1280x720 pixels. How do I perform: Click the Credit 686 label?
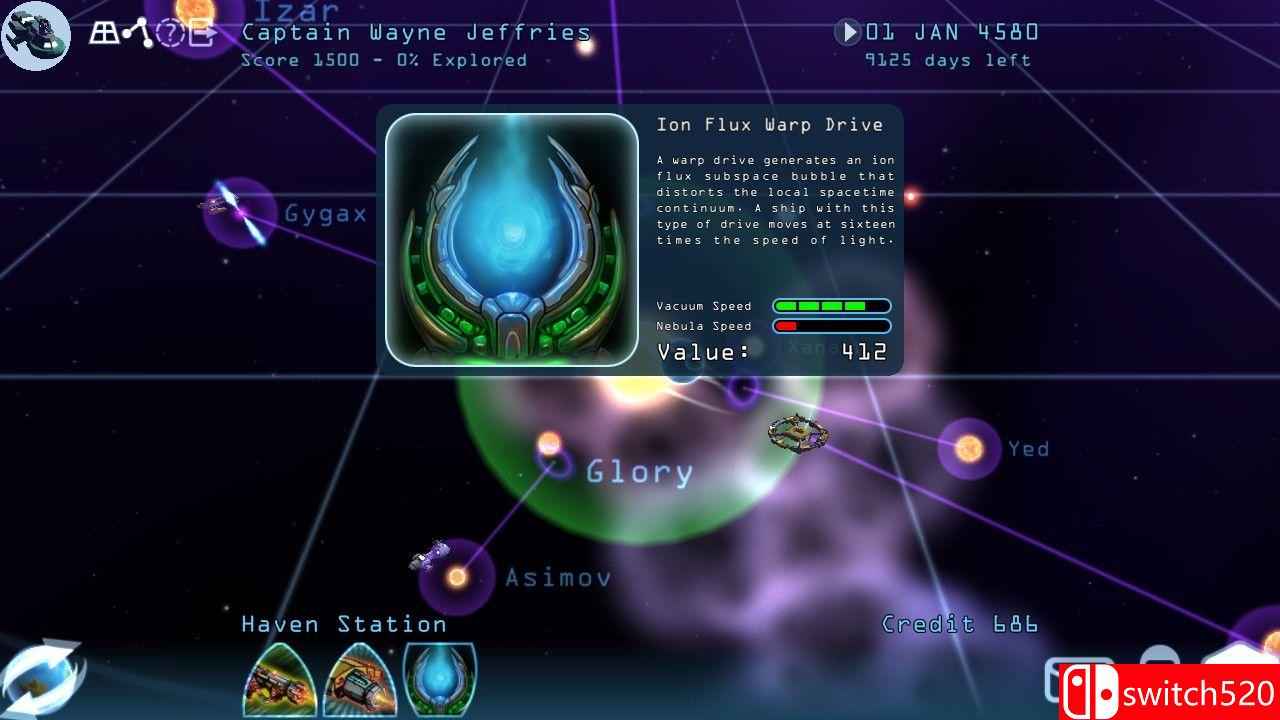click(957, 624)
